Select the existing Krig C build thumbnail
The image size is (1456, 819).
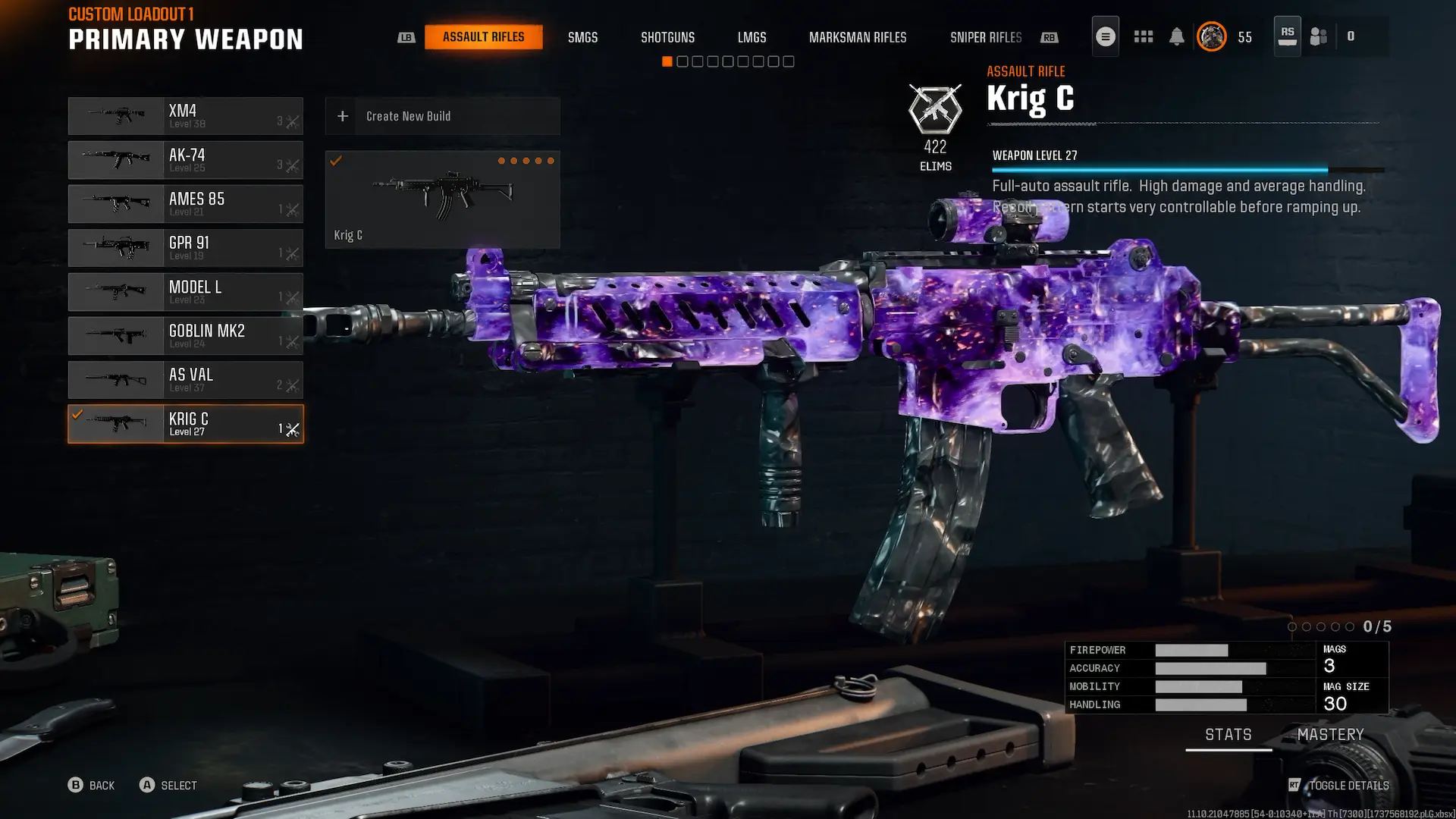click(442, 199)
